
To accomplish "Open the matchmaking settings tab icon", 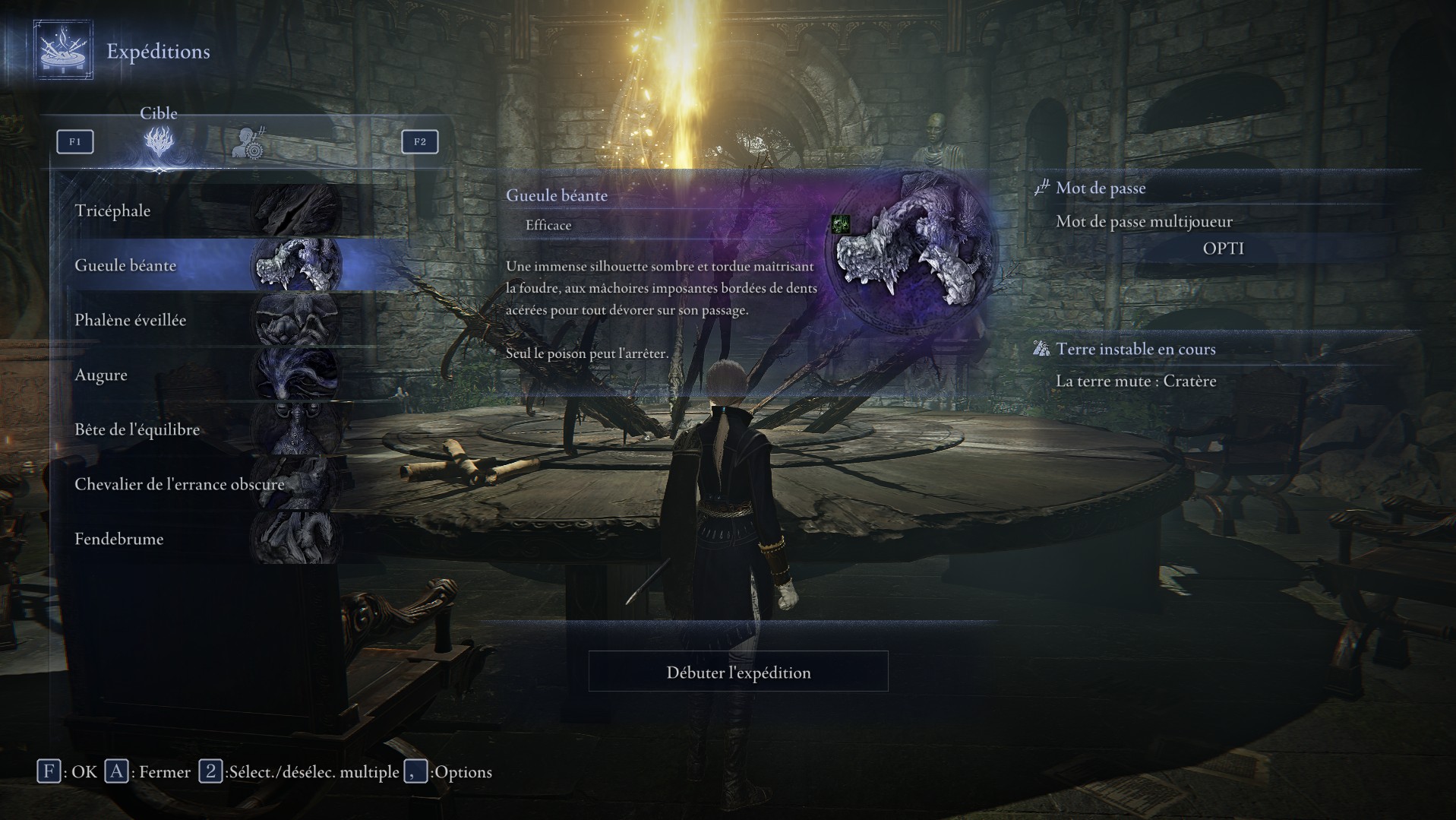I will click(248, 142).
